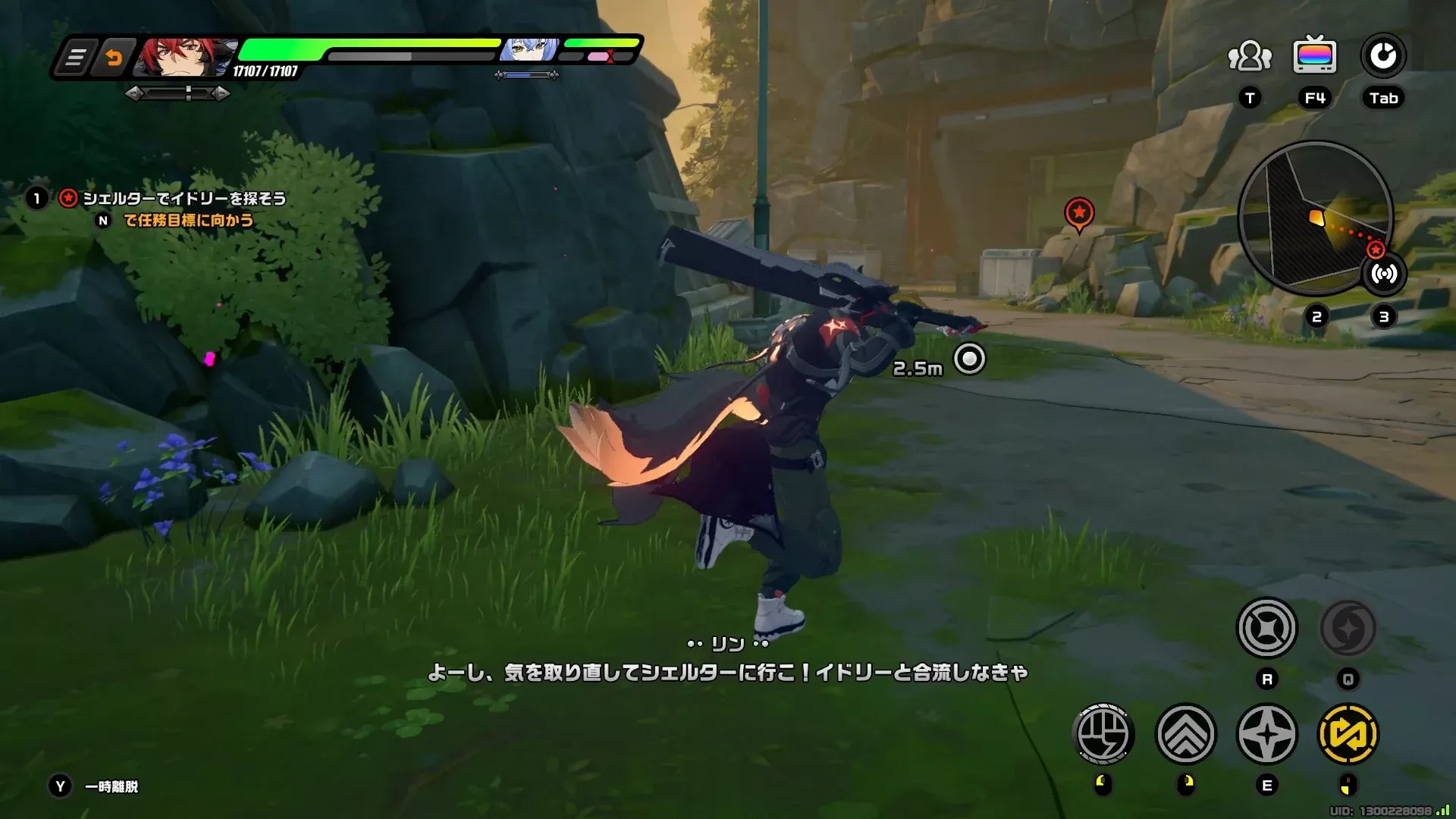Activate the fist basic attack icon
This screenshot has height=819, width=1456.
(x=1103, y=733)
